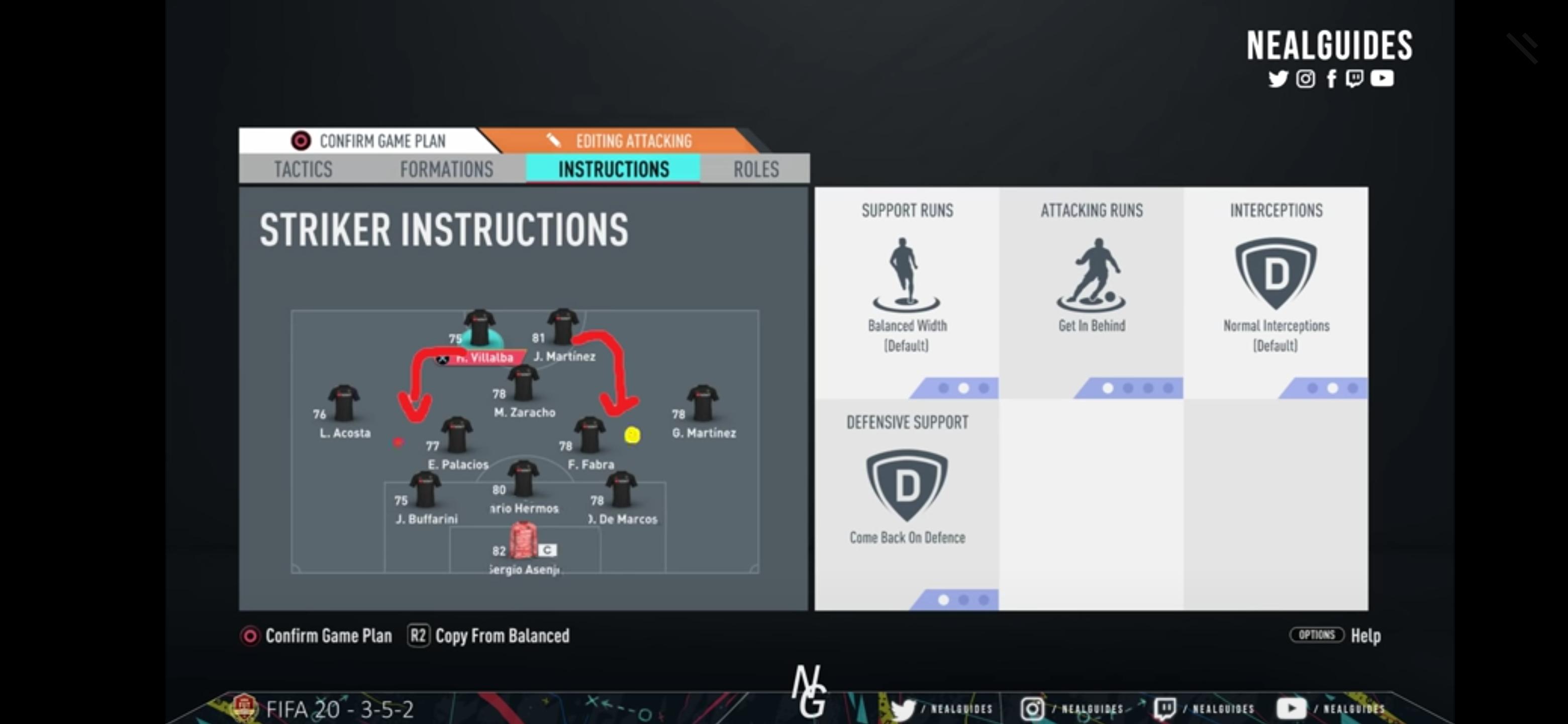Go to the Roles tab
Viewport: 1568px width, 724px height.
[755, 168]
